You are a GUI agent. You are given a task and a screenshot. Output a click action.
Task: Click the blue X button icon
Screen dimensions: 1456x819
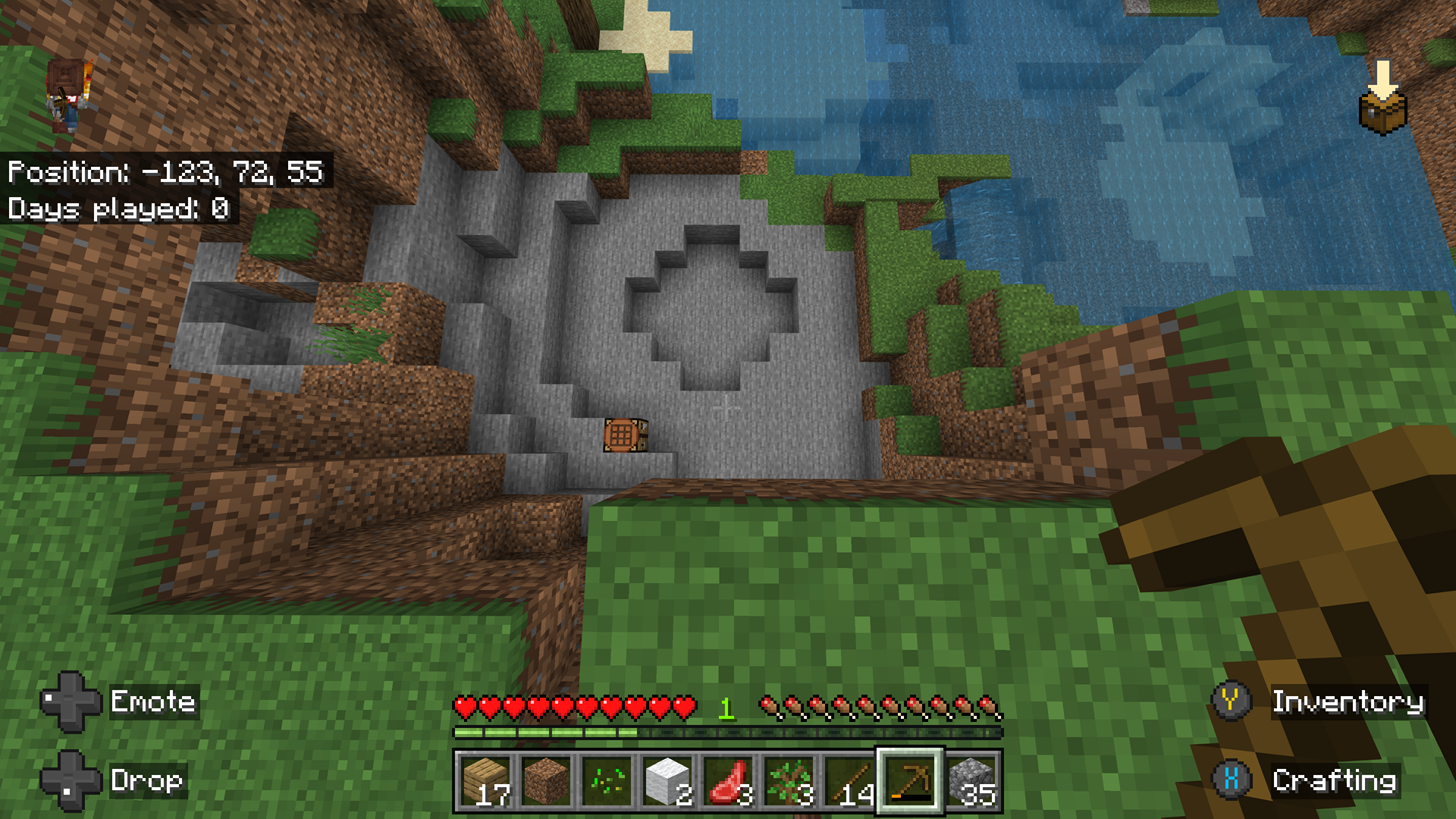pyautogui.click(x=1232, y=780)
